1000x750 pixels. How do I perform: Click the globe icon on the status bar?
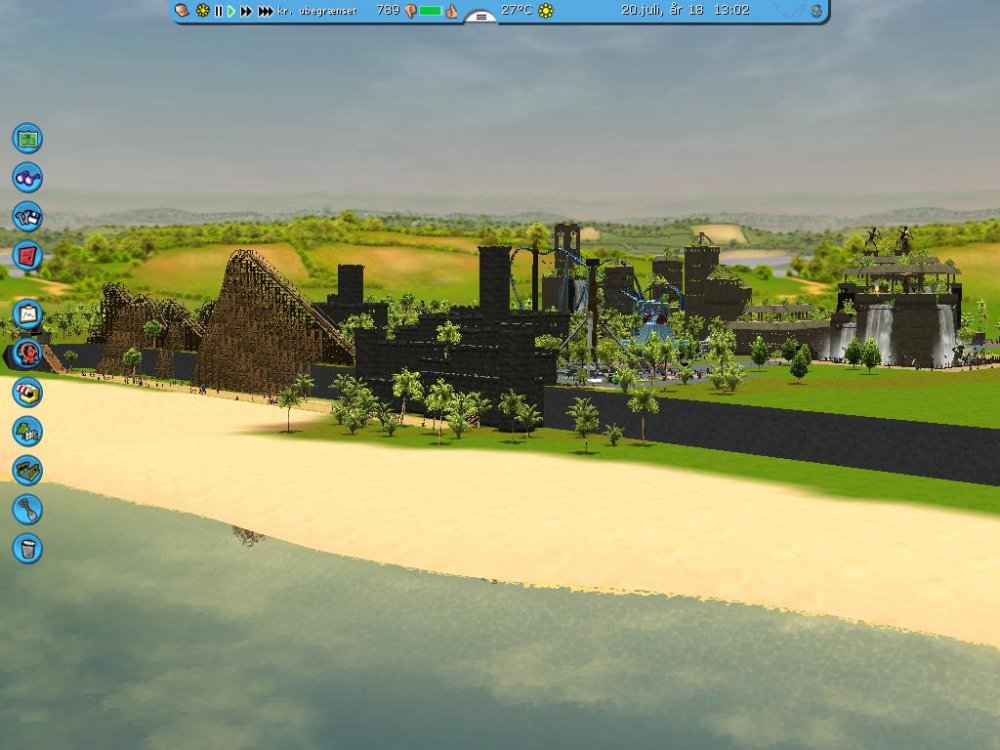(816, 11)
